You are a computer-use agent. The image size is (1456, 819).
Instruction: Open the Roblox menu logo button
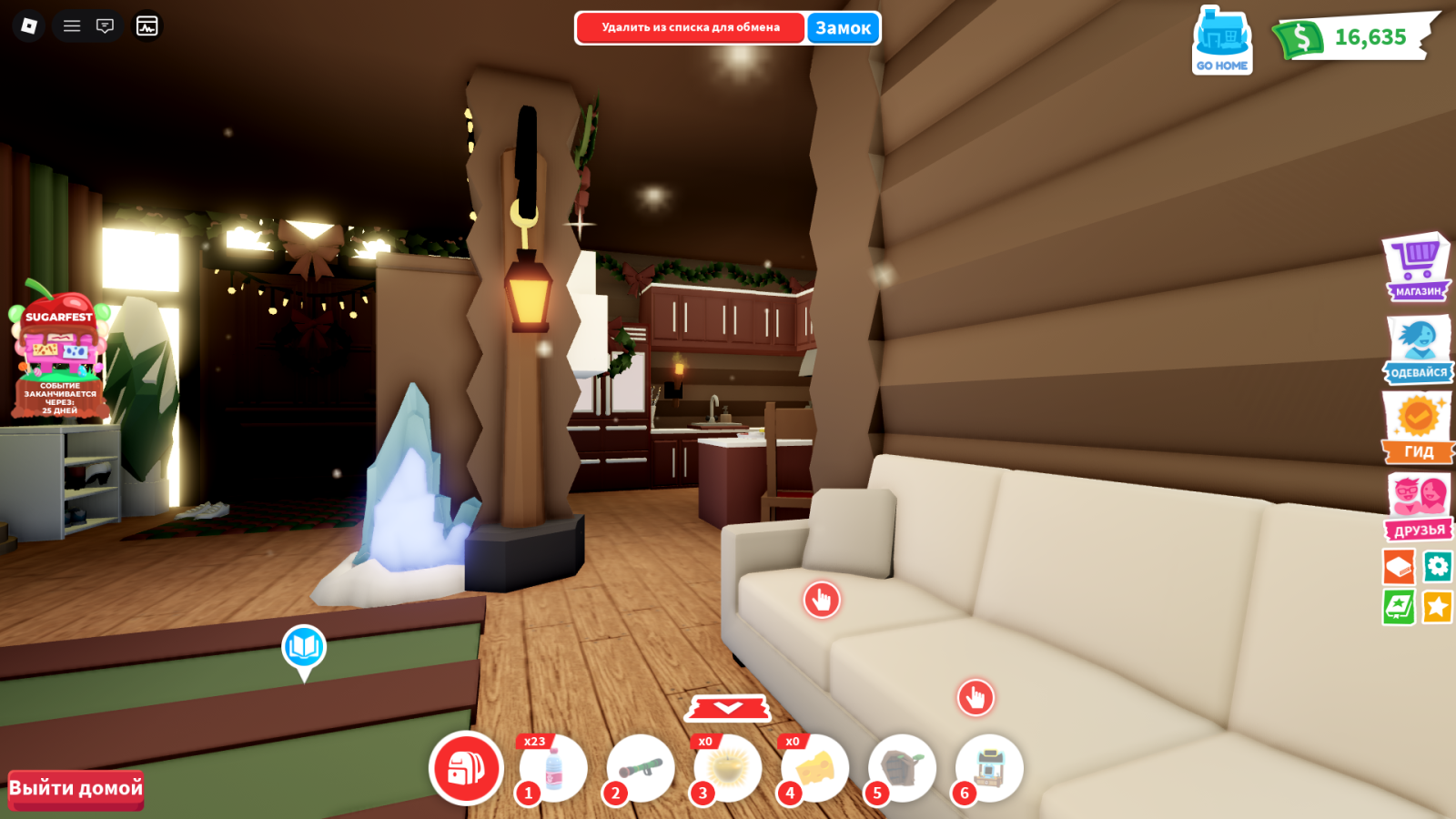point(29,25)
